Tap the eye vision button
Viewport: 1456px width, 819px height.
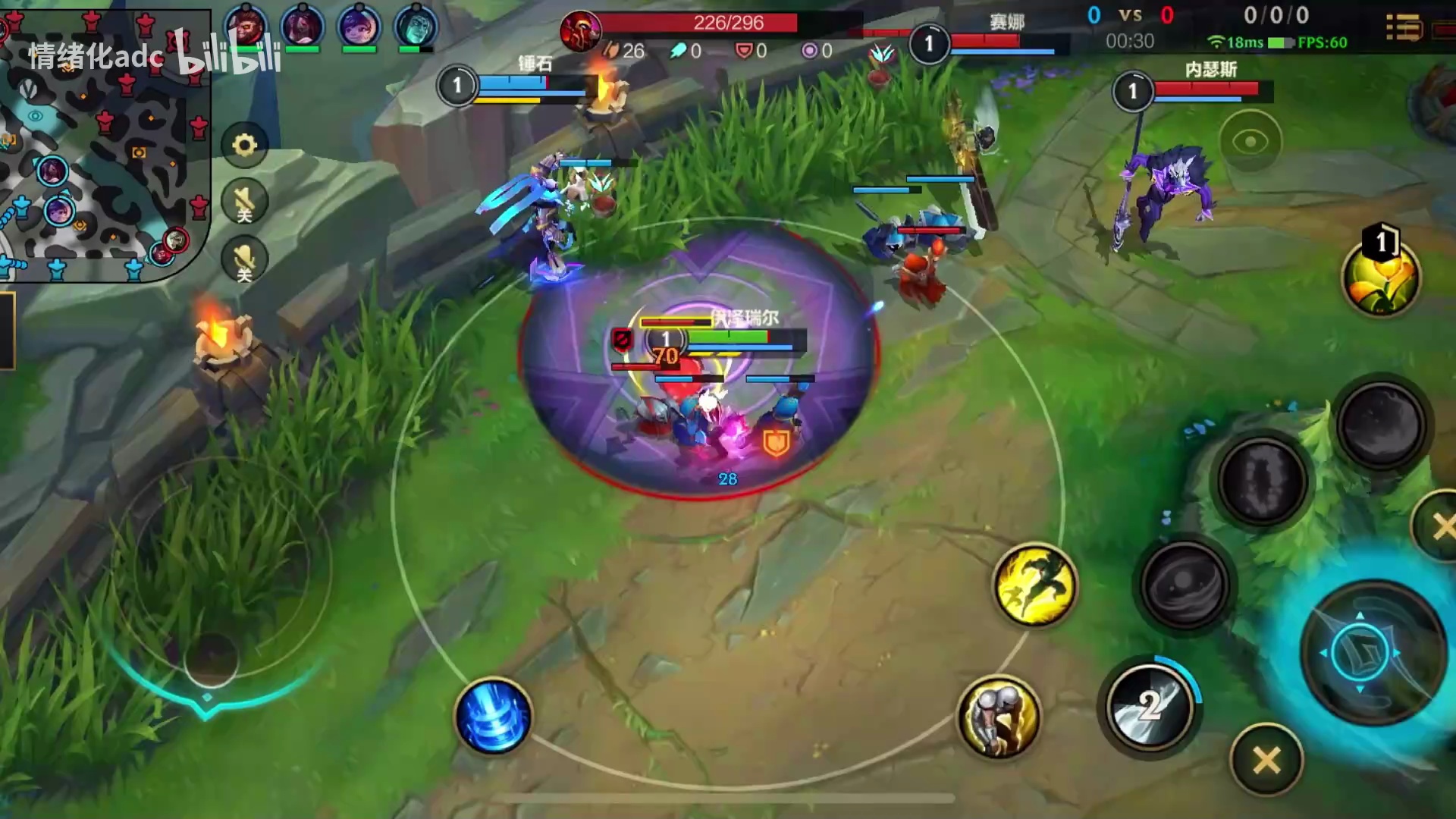click(x=1250, y=142)
